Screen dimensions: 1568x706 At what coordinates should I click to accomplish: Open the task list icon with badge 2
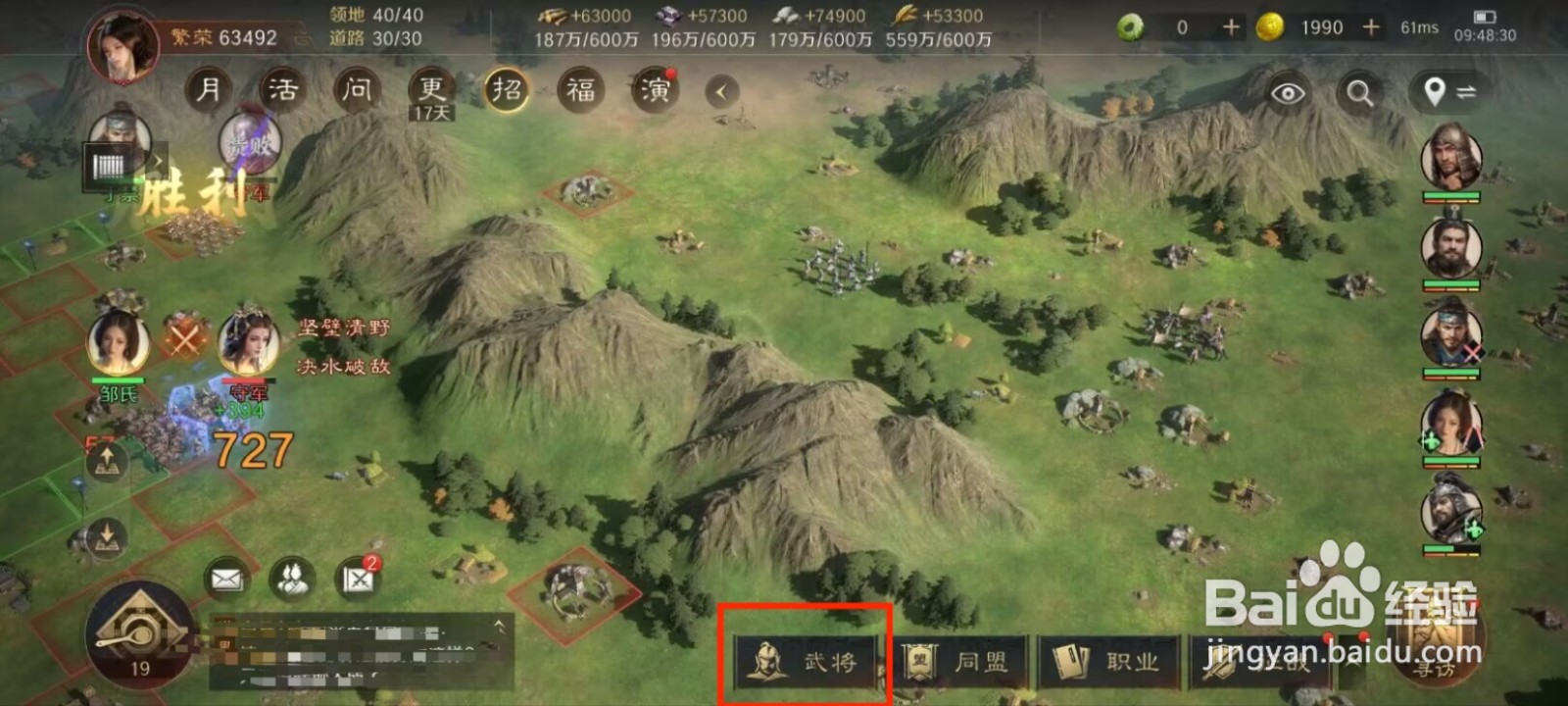coord(355,580)
